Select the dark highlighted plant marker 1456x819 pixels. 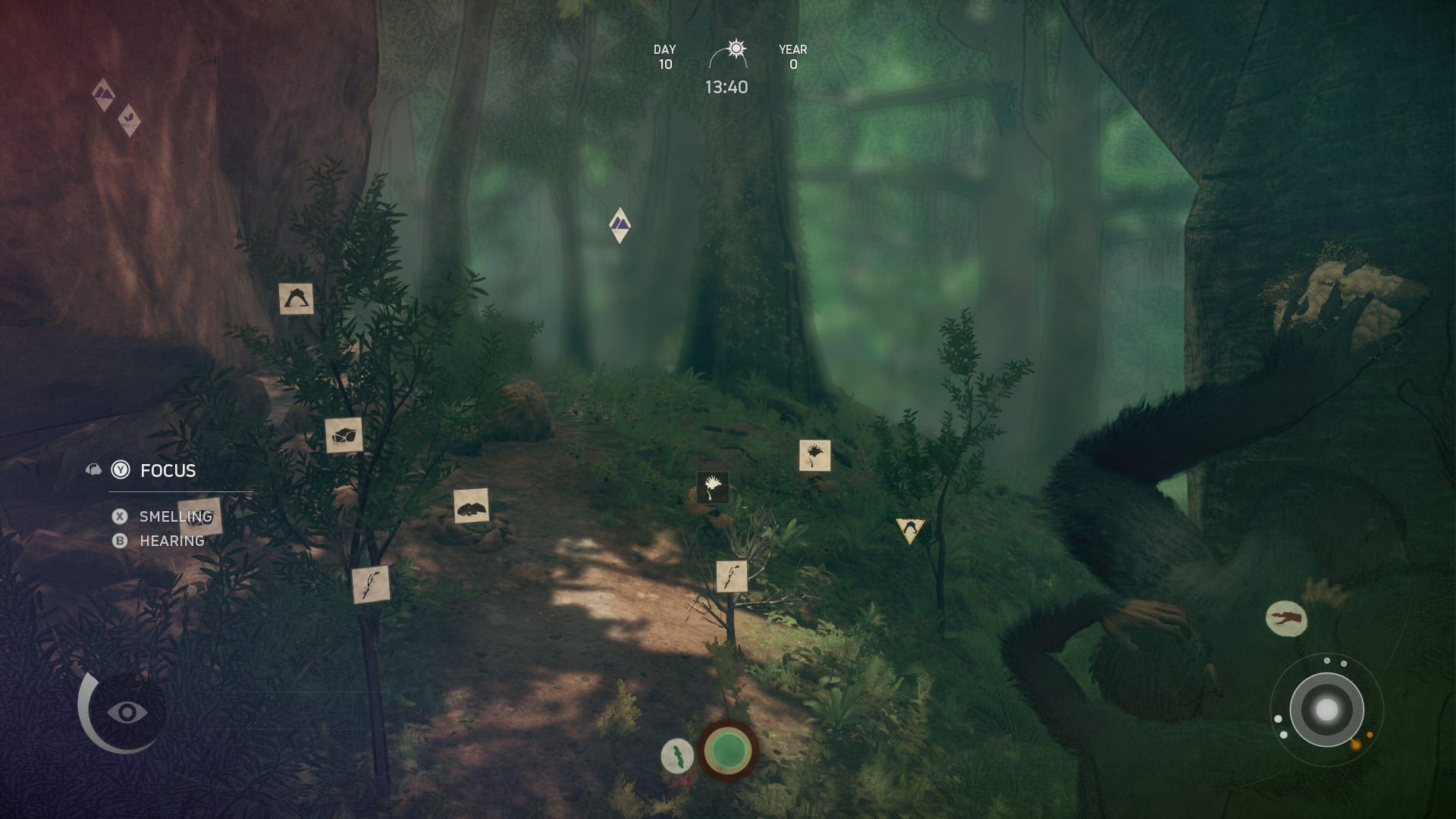point(712,488)
